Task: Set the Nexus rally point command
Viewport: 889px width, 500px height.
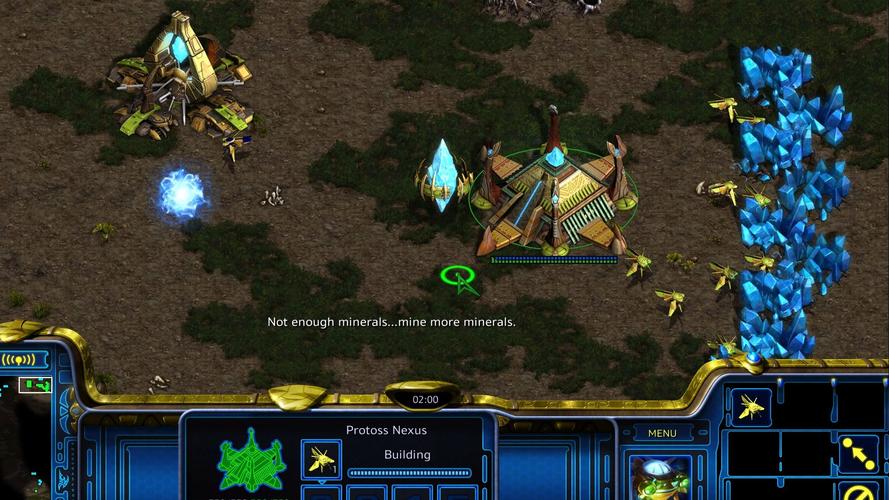Action: pyautogui.click(x=857, y=453)
